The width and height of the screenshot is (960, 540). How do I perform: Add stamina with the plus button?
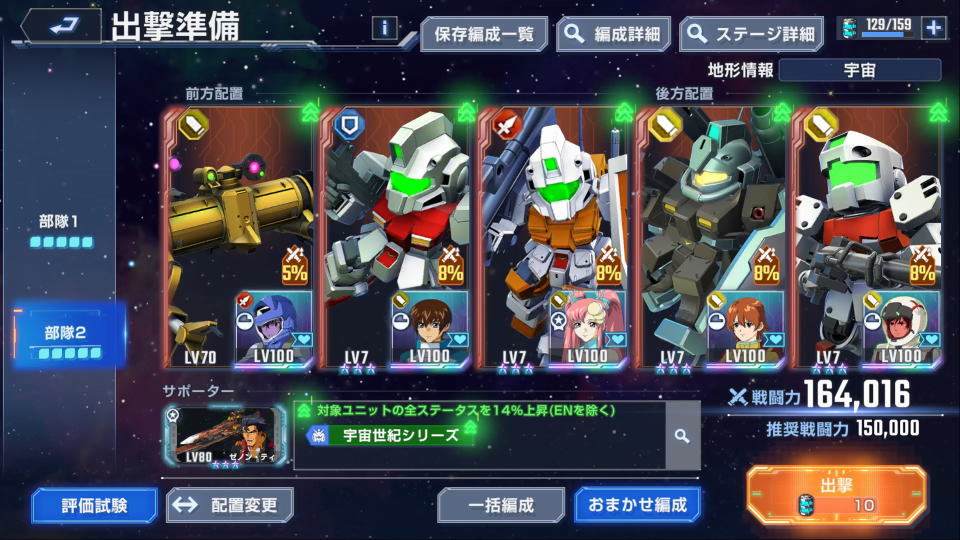pyautogui.click(x=934, y=28)
